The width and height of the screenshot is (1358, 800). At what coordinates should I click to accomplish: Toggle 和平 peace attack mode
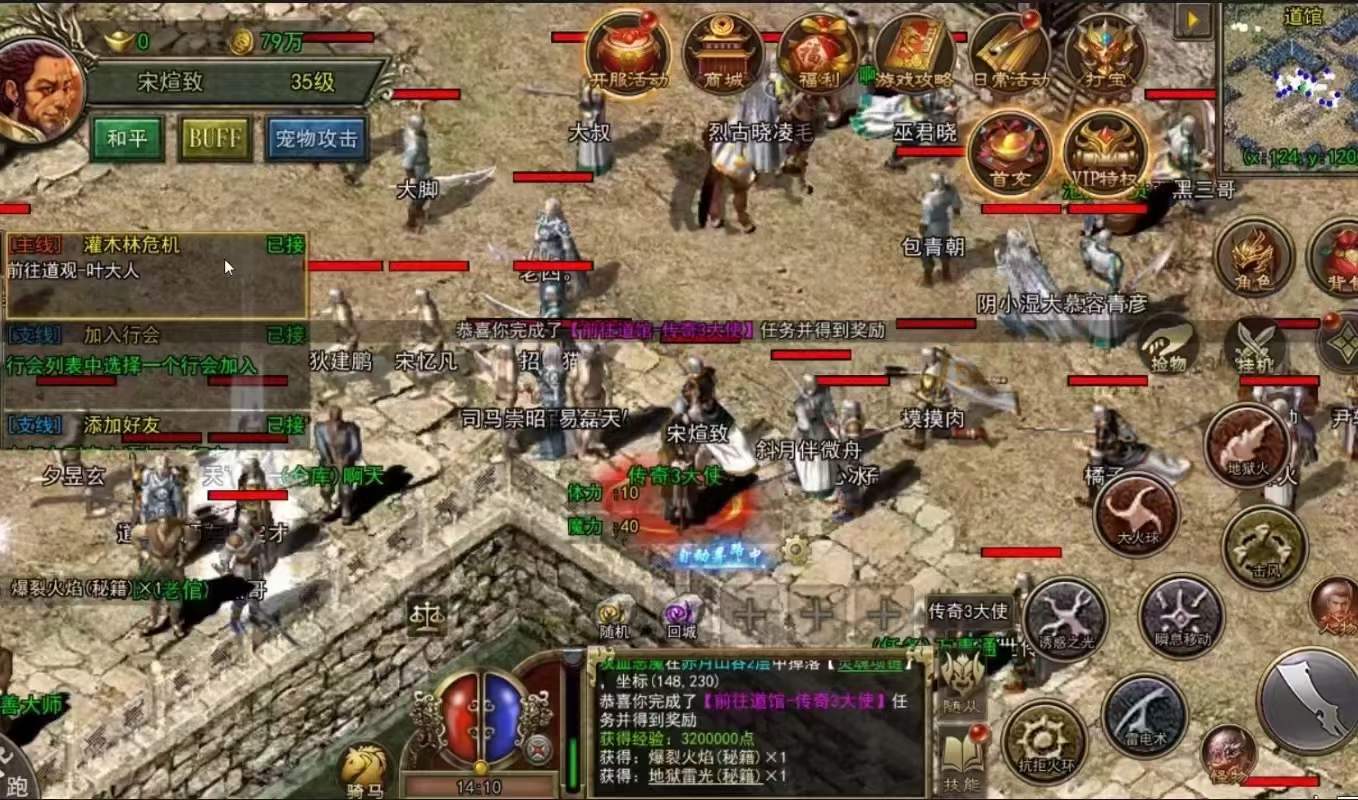(124, 138)
